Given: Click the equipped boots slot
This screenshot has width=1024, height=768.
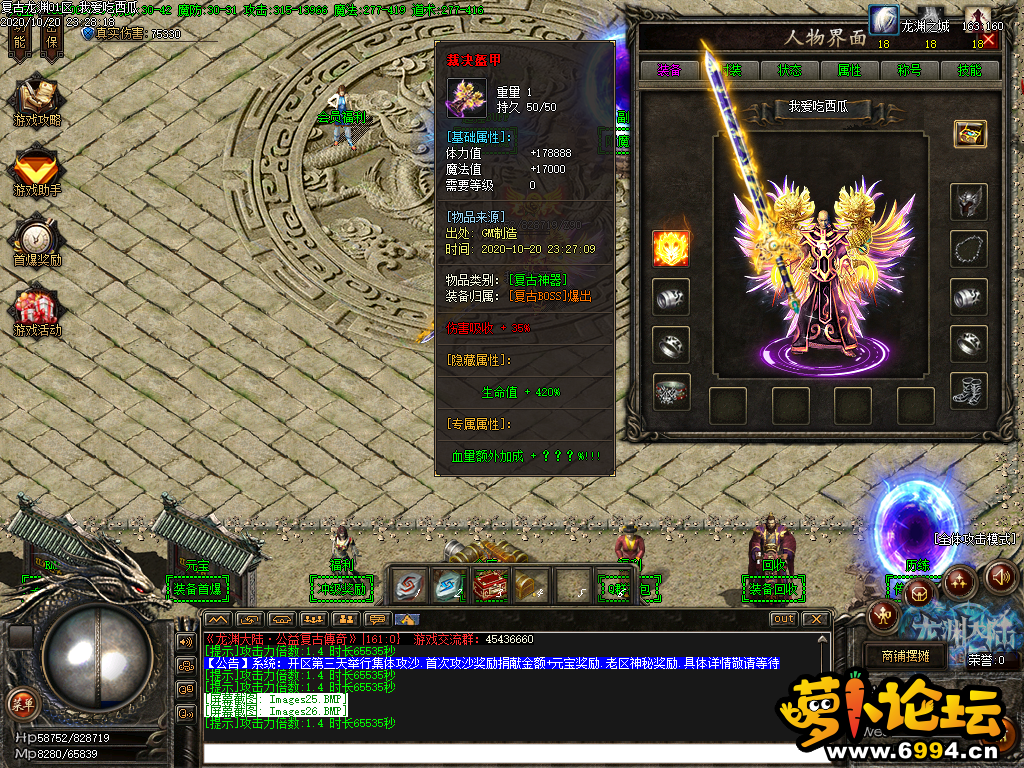Looking at the screenshot, I should click(969, 391).
